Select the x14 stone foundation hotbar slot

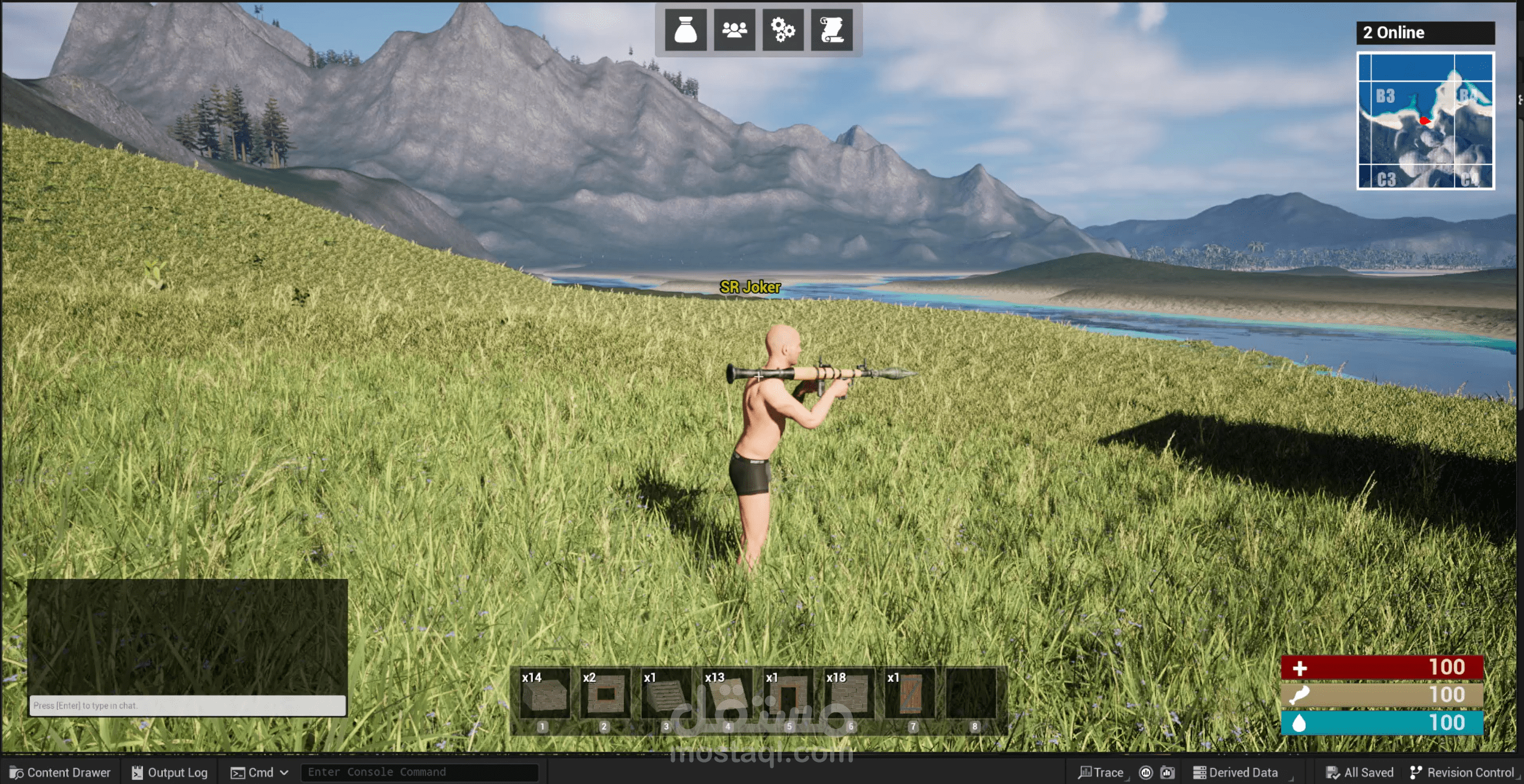544,694
